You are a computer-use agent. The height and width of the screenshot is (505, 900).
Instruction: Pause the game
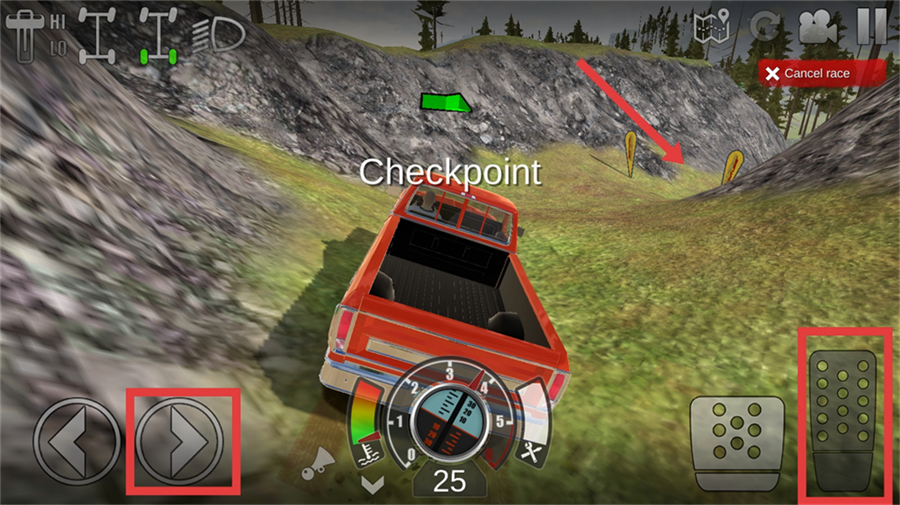tap(871, 25)
